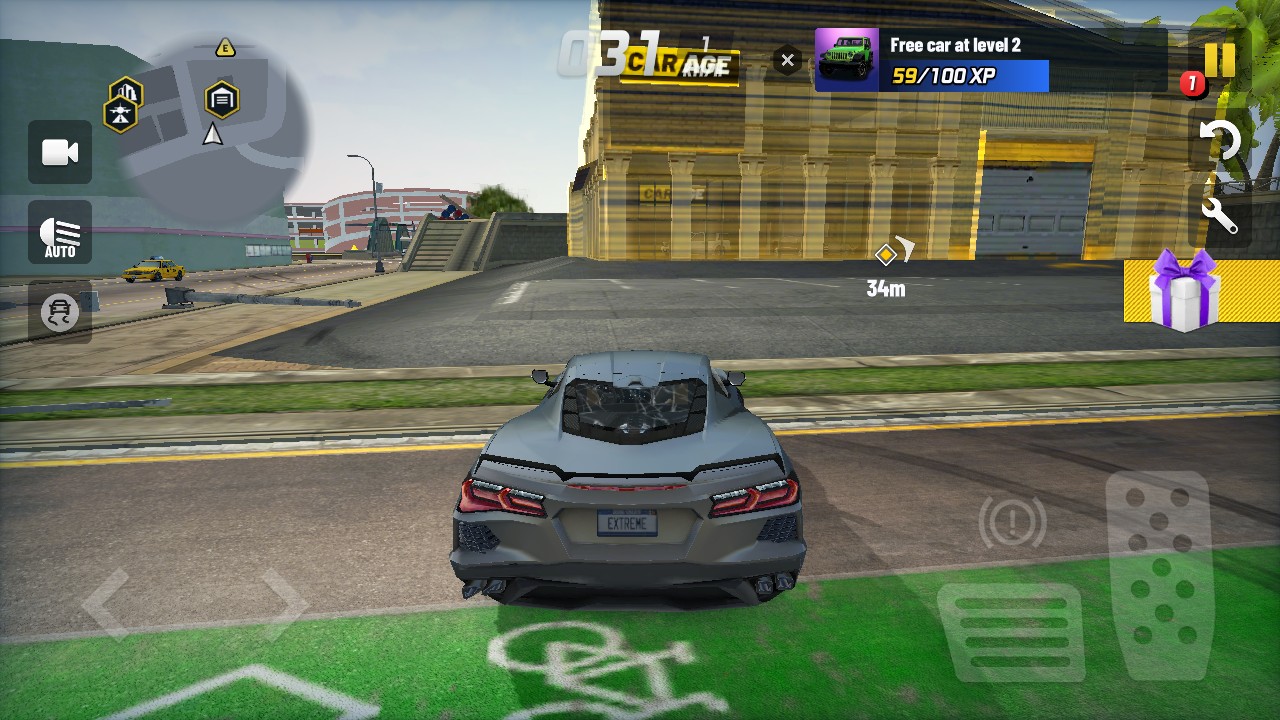Pause the game with the yellow pause button
The height and width of the screenshot is (720, 1280).
[1219, 60]
